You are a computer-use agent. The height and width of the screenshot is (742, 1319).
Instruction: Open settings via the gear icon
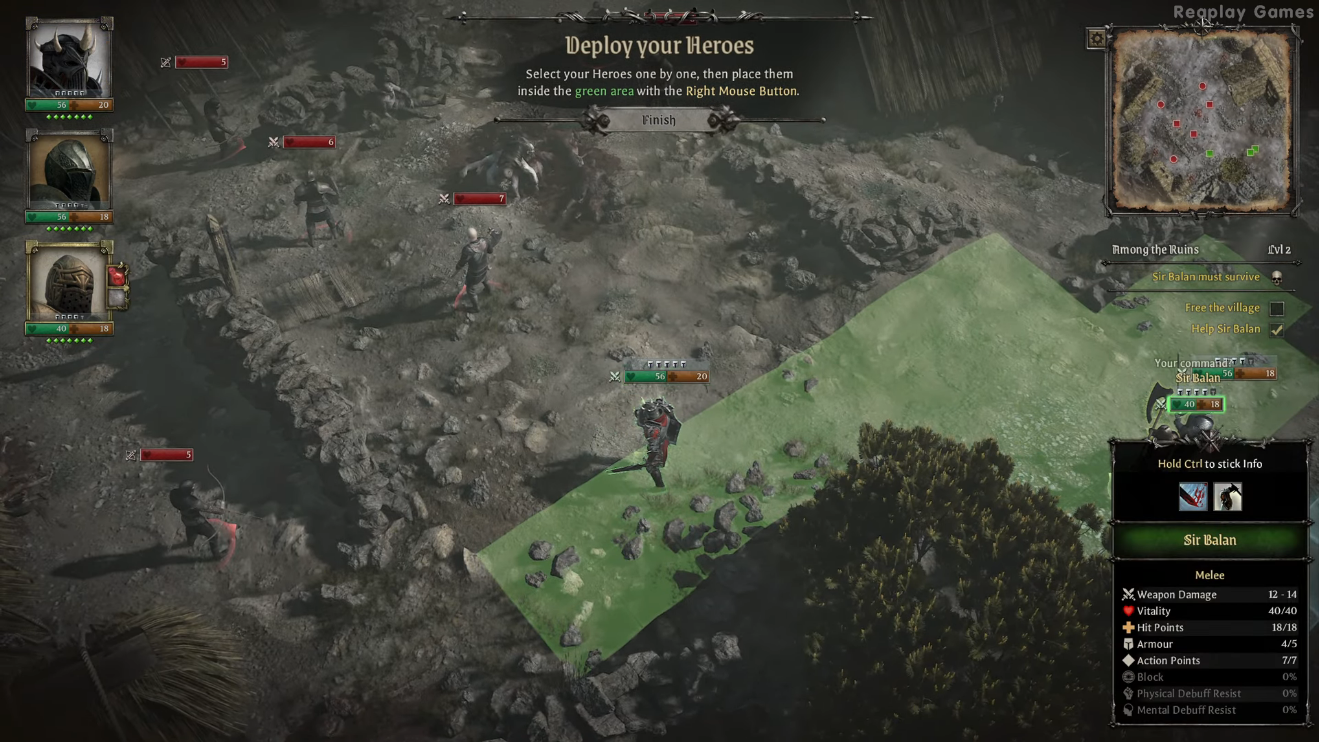pos(1097,38)
